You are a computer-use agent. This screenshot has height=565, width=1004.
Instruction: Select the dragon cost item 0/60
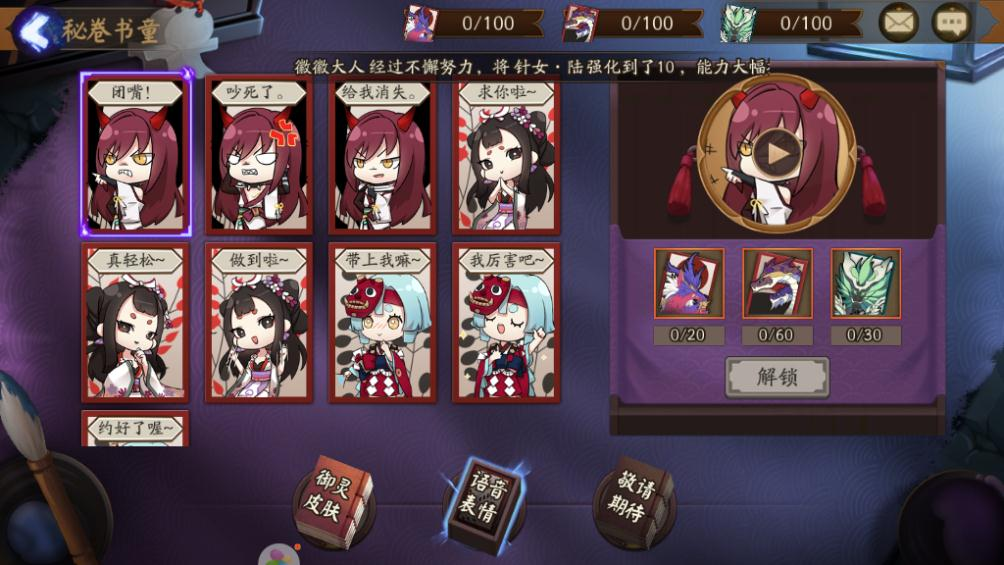click(x=777, y=284)
